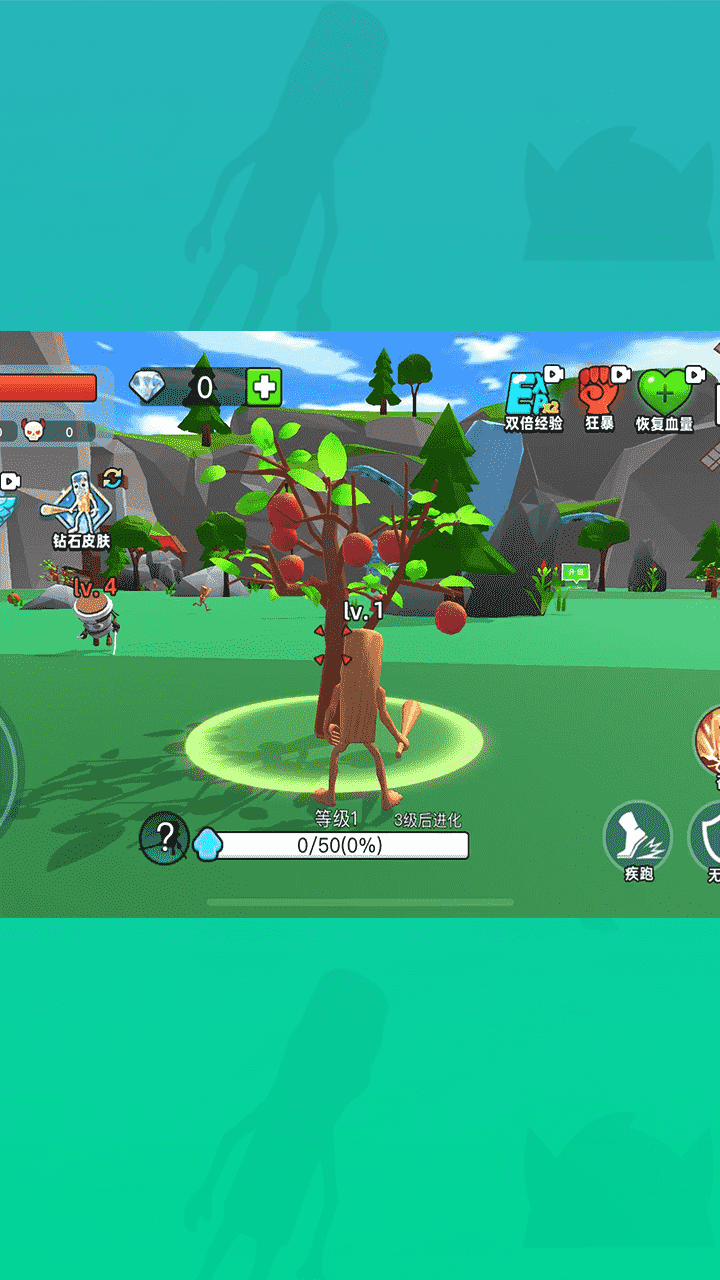The height and width of the screenshot is (1280, 720).
Task: Tap the attack button above the shield
Action: [711, 745]
